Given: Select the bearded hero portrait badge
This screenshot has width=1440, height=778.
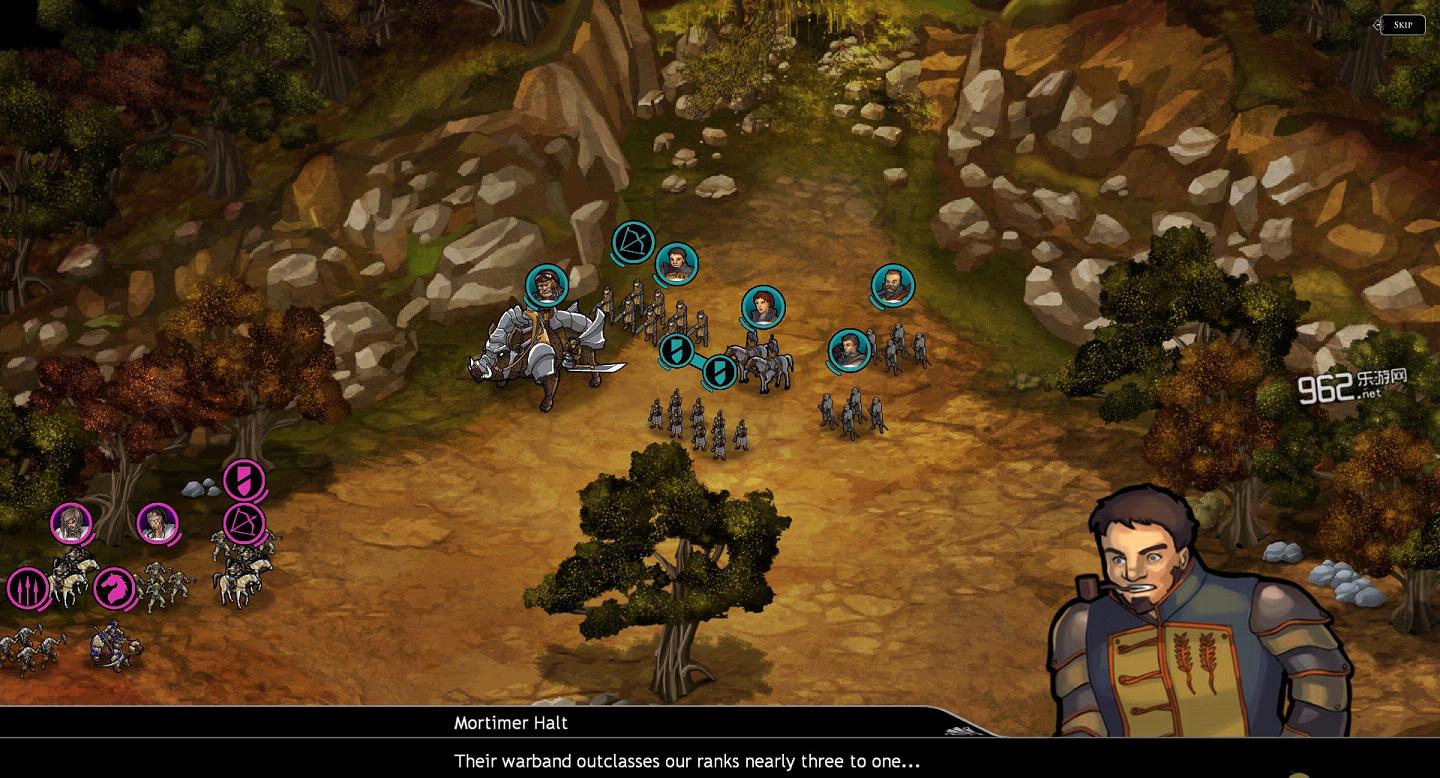Looking at the screenshot, I should [x=892, y=286].
